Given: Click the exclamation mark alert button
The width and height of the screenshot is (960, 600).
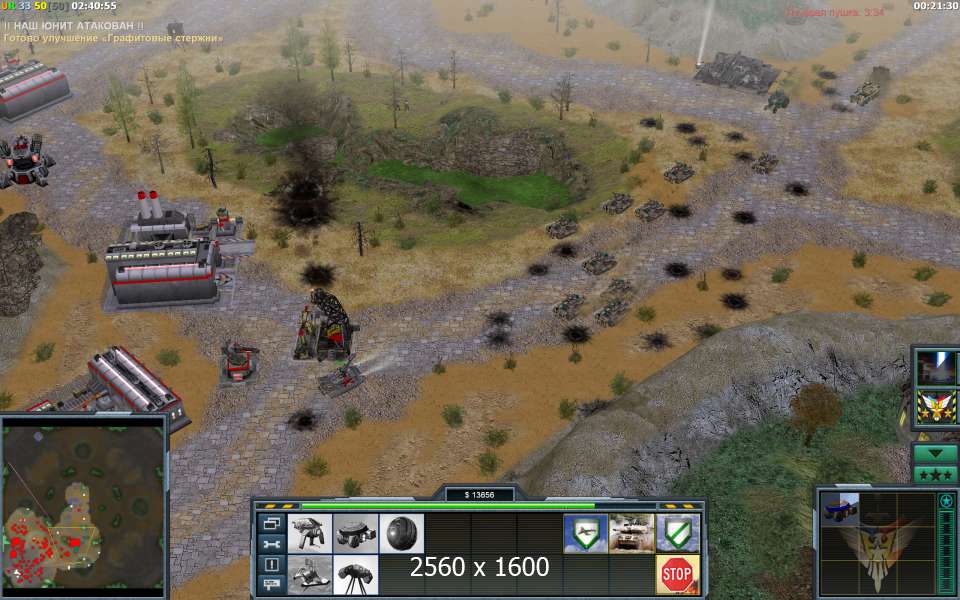Looking at the screenshot, I should coord(270,563).
